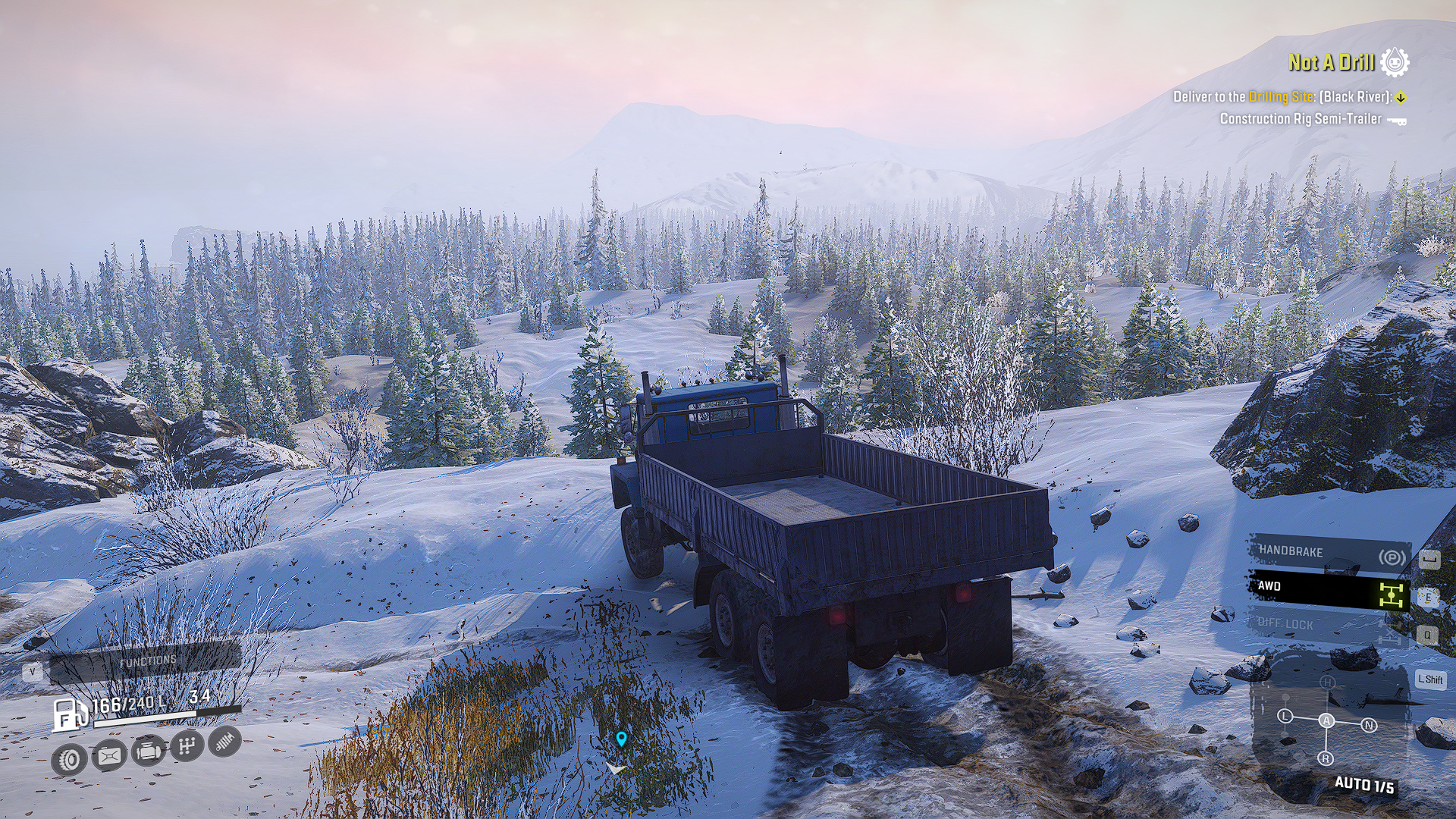Toggle the Handbrake function
This screenshot has height=819, width=1456.
[x=1329, y=553]
